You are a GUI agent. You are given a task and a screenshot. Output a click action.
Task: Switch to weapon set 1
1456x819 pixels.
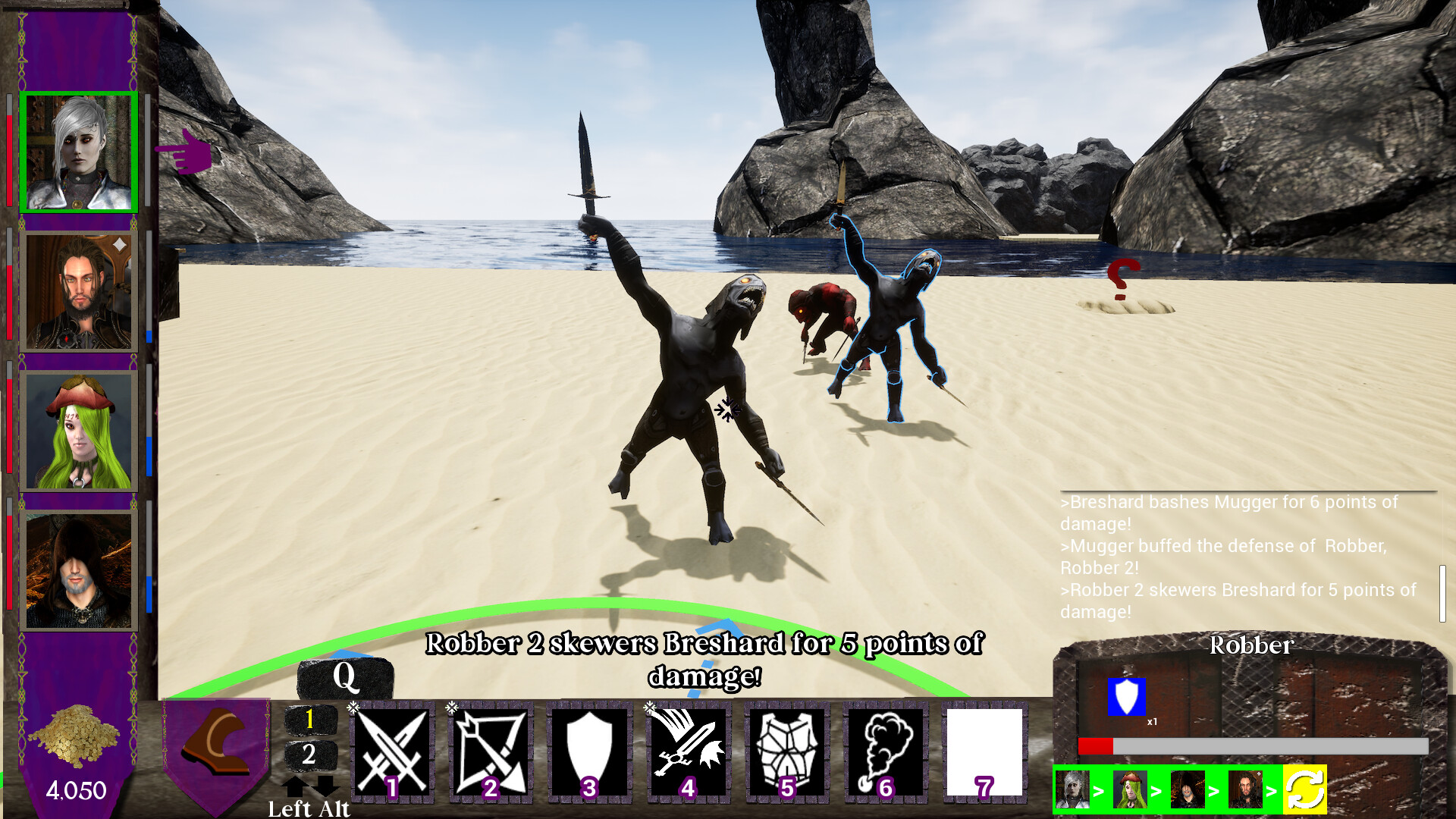pos(309,718)
